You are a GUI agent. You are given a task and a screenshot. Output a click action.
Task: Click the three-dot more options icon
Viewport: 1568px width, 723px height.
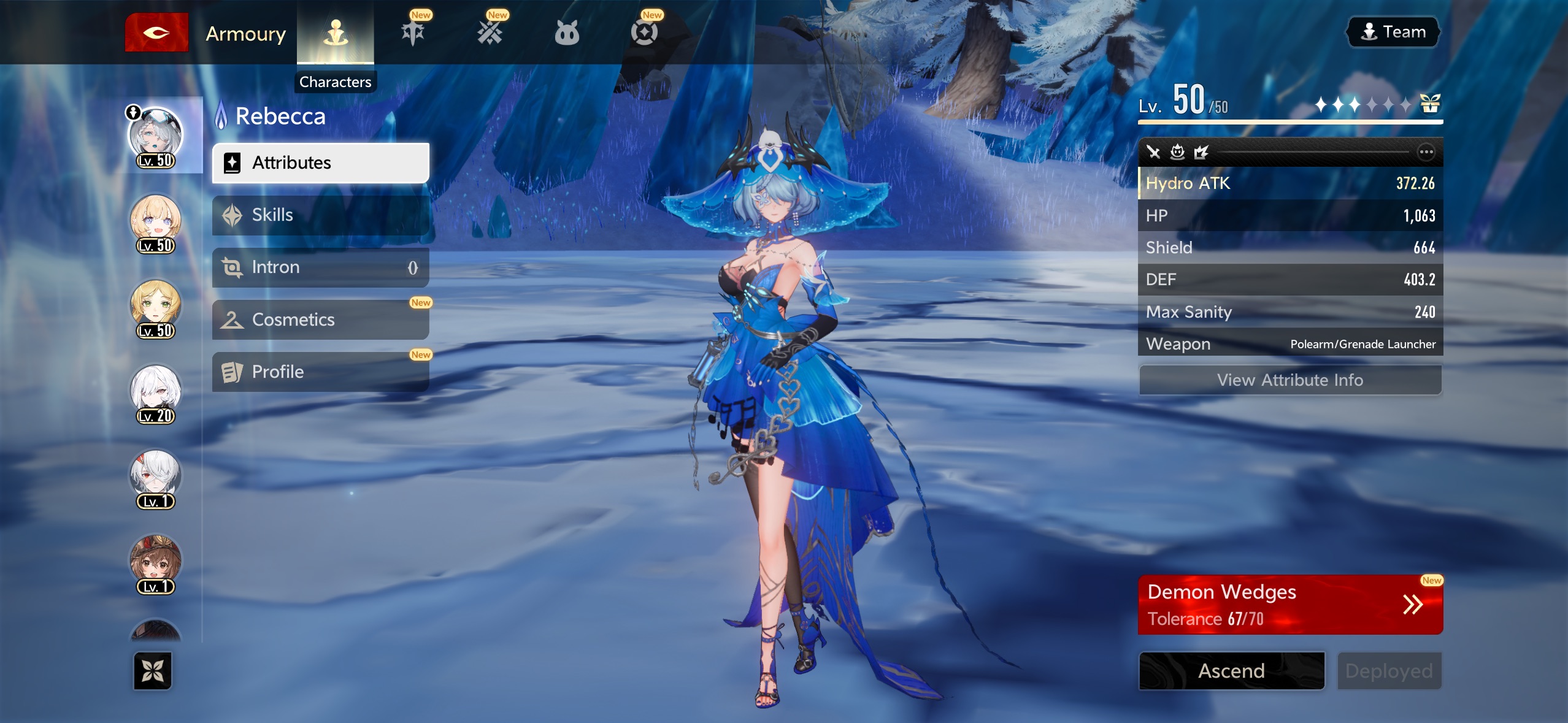click(1426, 151)
